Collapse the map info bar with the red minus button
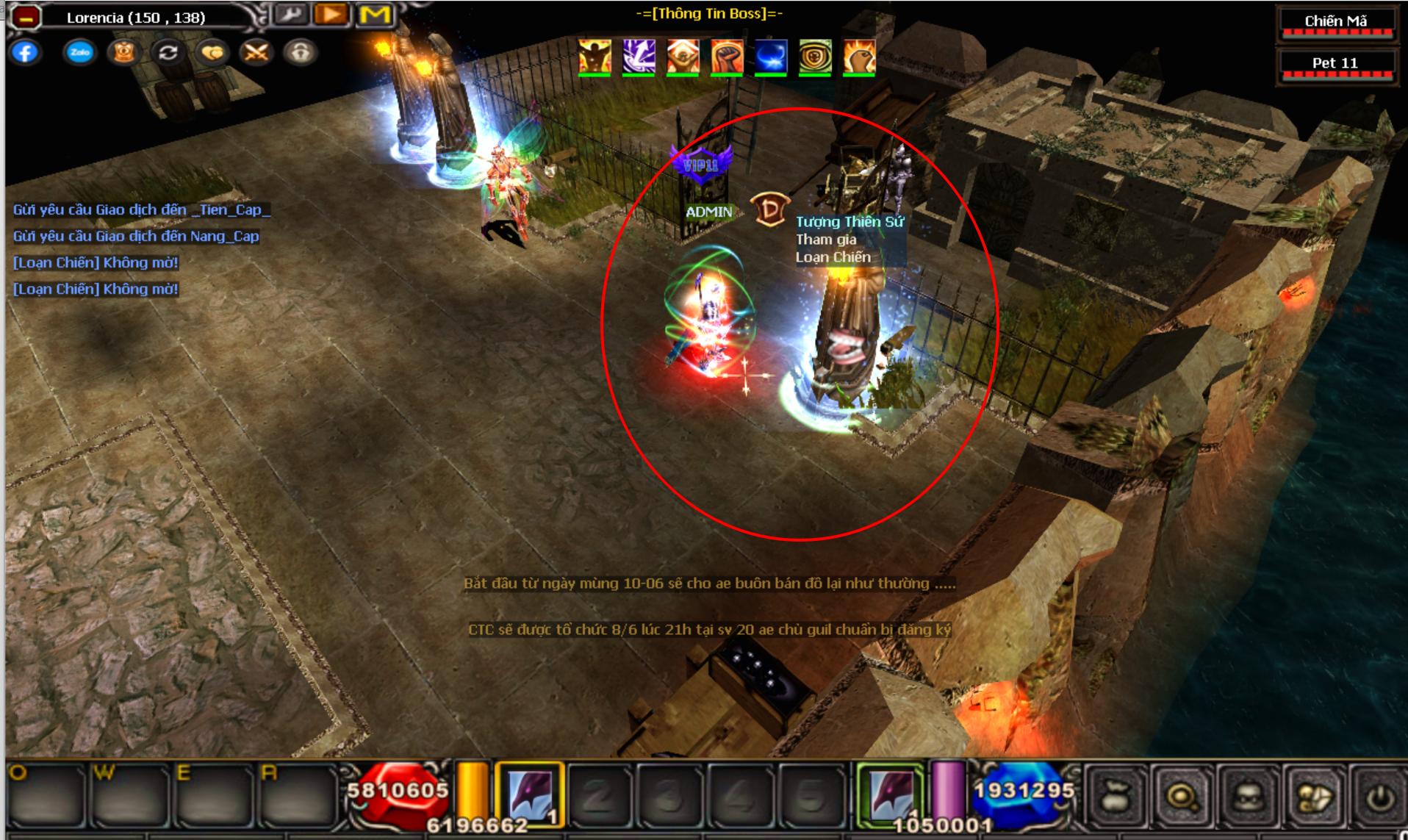1408x840 pixels. click(25, 17)
